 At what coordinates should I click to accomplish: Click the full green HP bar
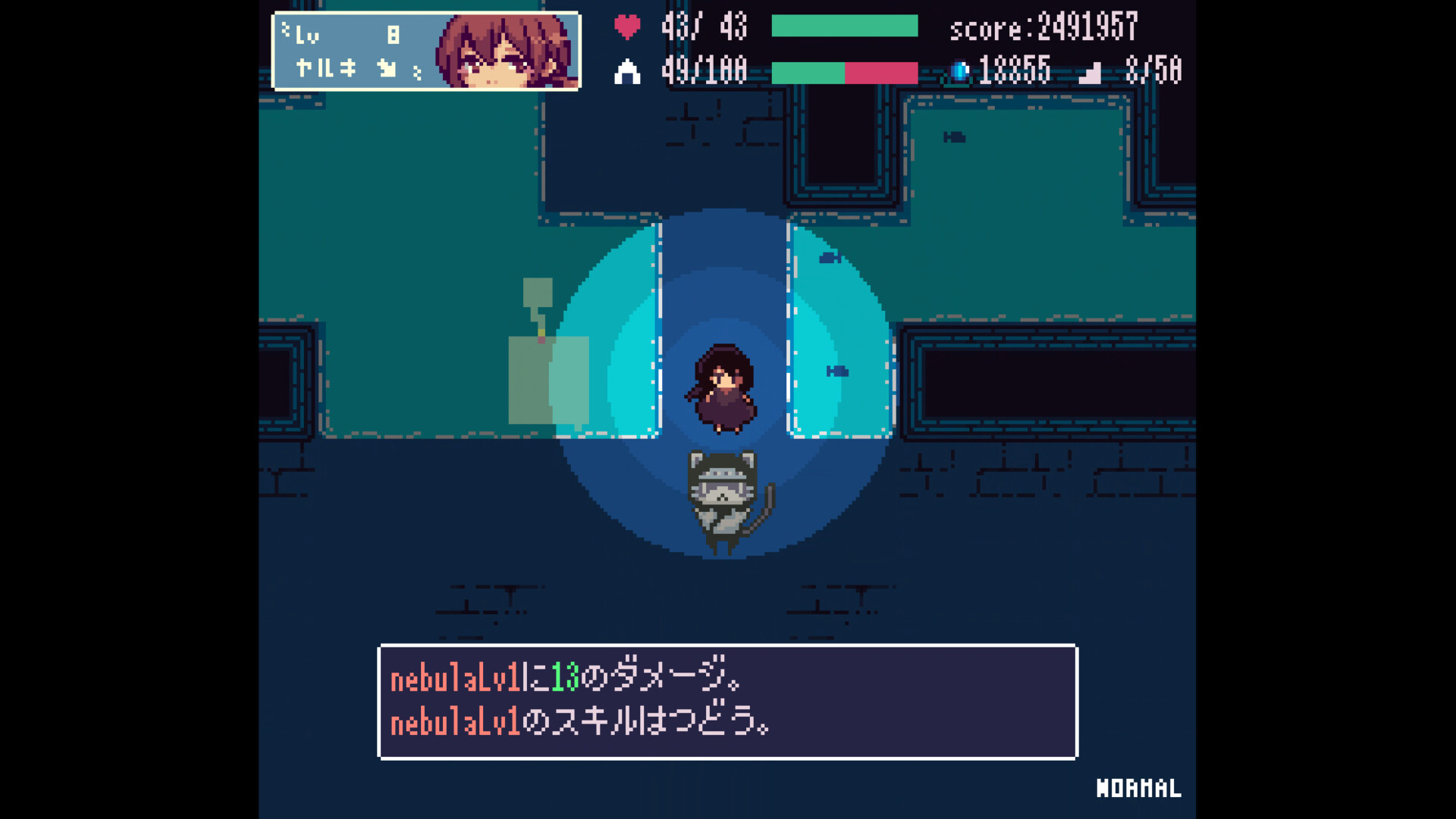click(x=844, y=25)
